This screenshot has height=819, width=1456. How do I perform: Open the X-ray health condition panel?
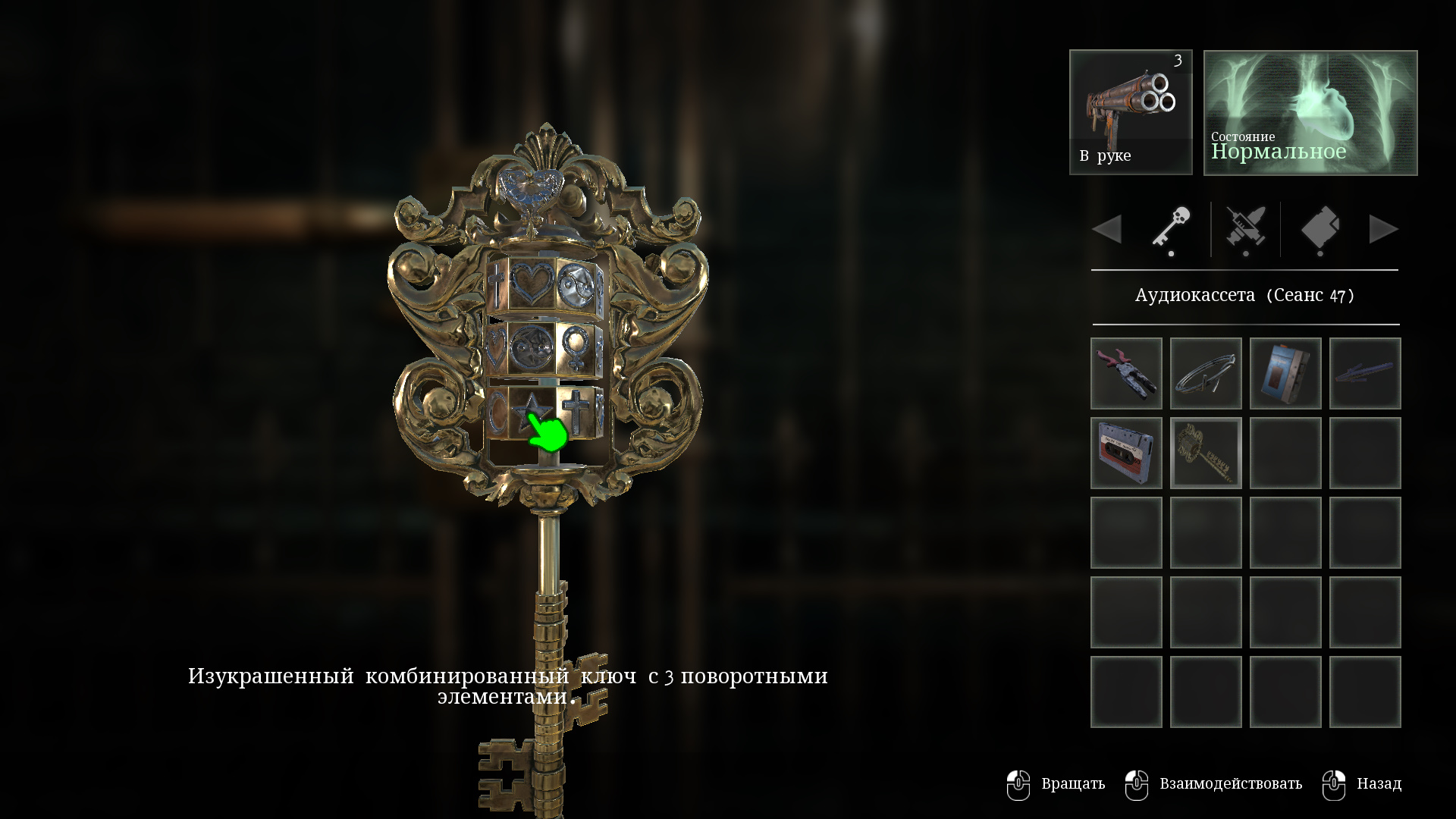click(x=1310, y=112)
